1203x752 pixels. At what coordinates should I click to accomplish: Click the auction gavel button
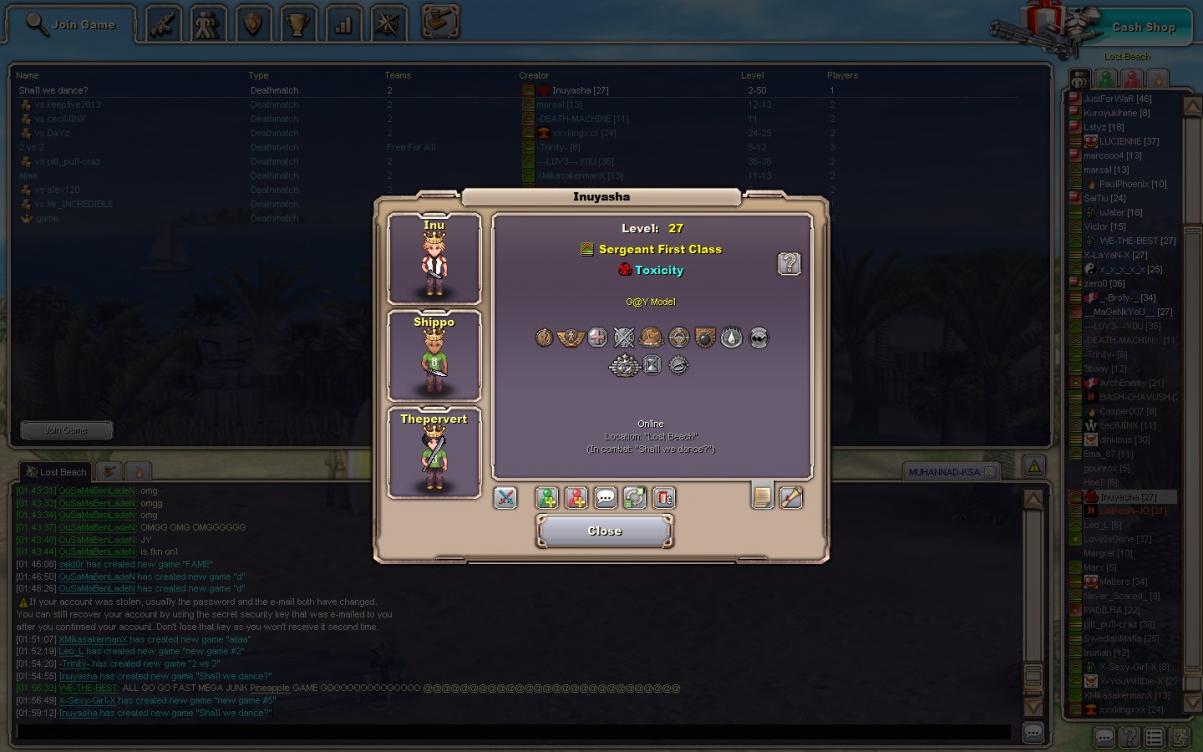[440, 22]
